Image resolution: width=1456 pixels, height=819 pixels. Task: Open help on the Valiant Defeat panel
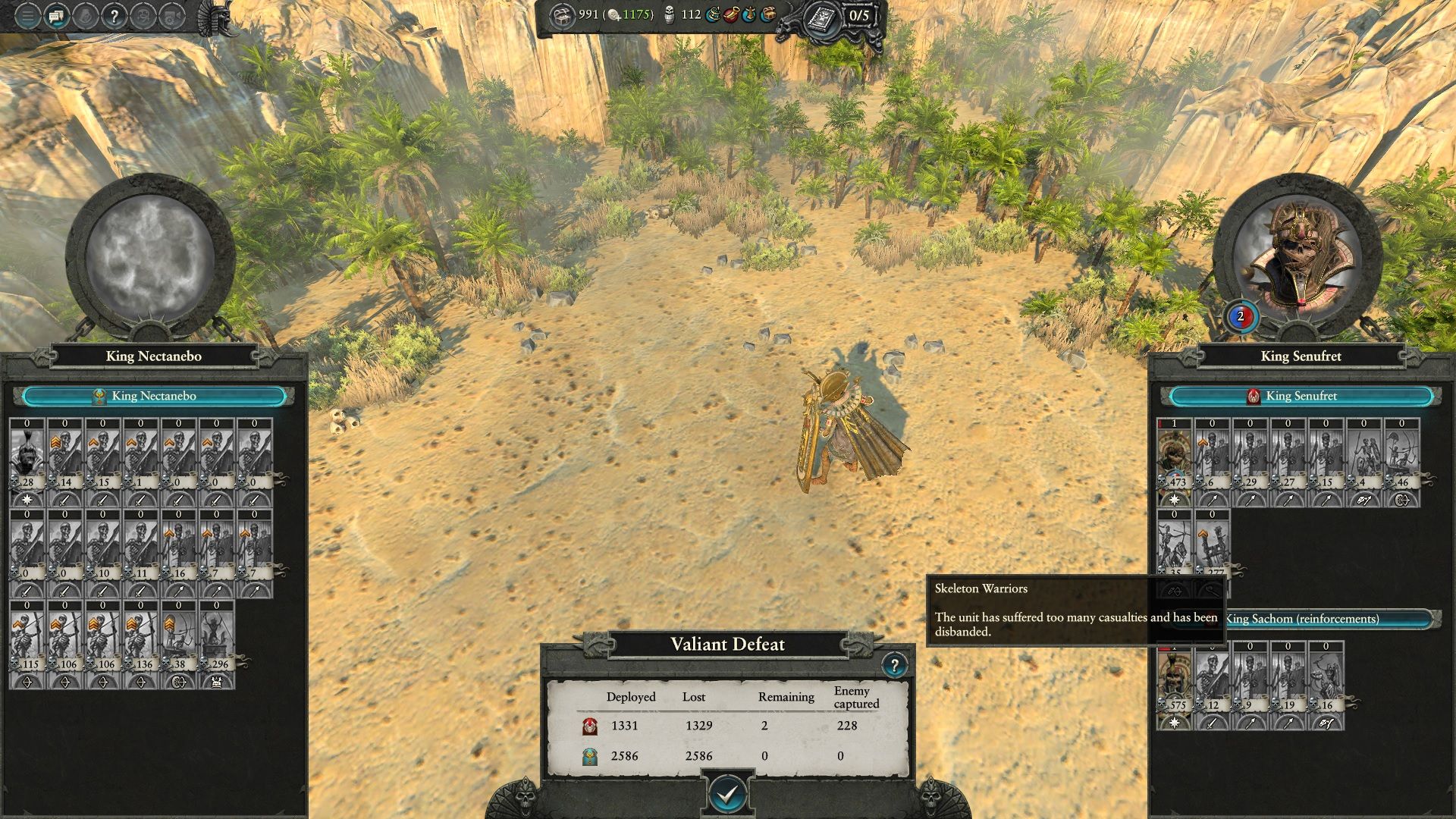pyautogui.click(x=894, y=666)
